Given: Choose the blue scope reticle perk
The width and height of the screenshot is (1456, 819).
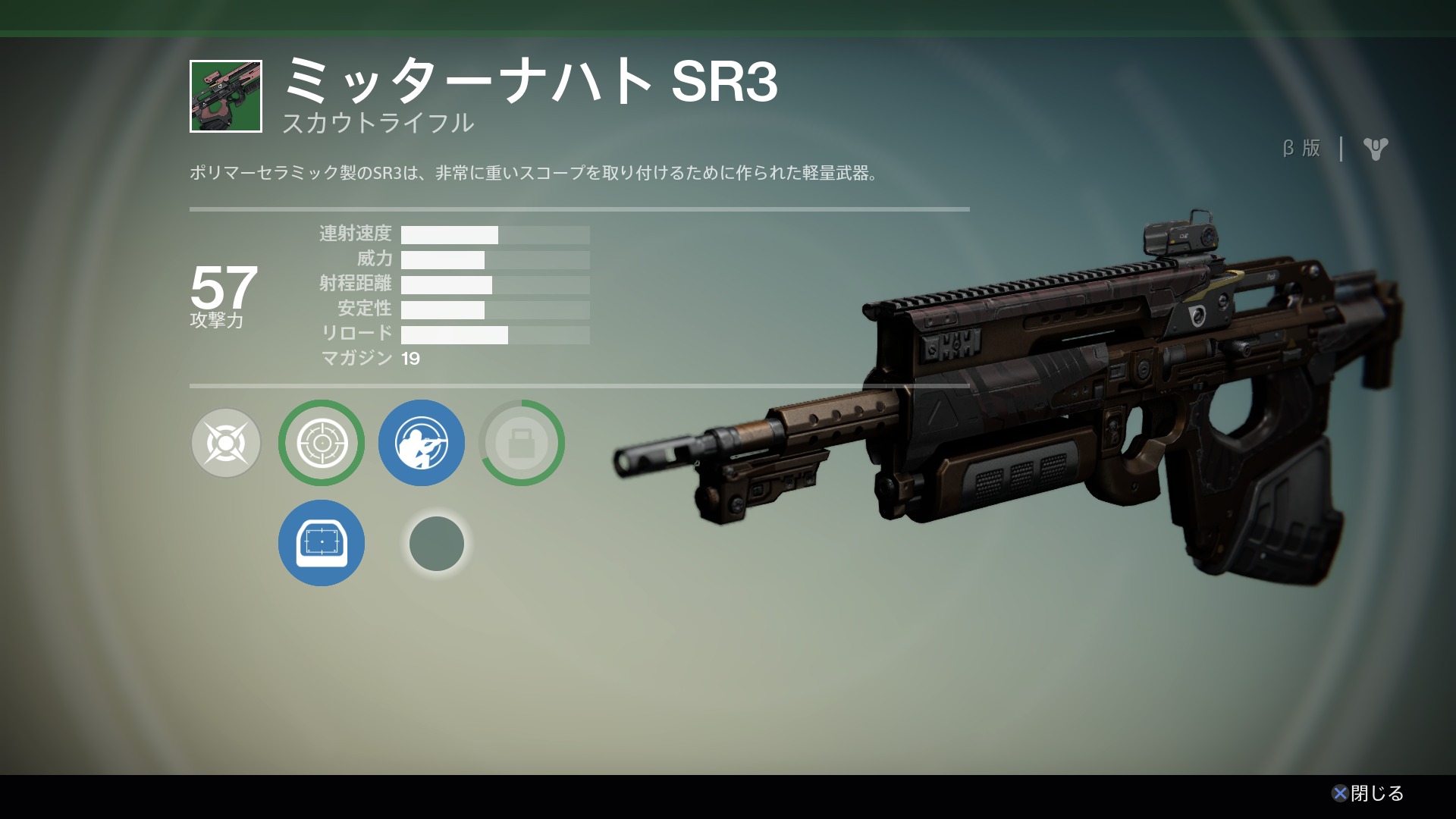Looking at the screenshot, I should click(x=322, y=543).
